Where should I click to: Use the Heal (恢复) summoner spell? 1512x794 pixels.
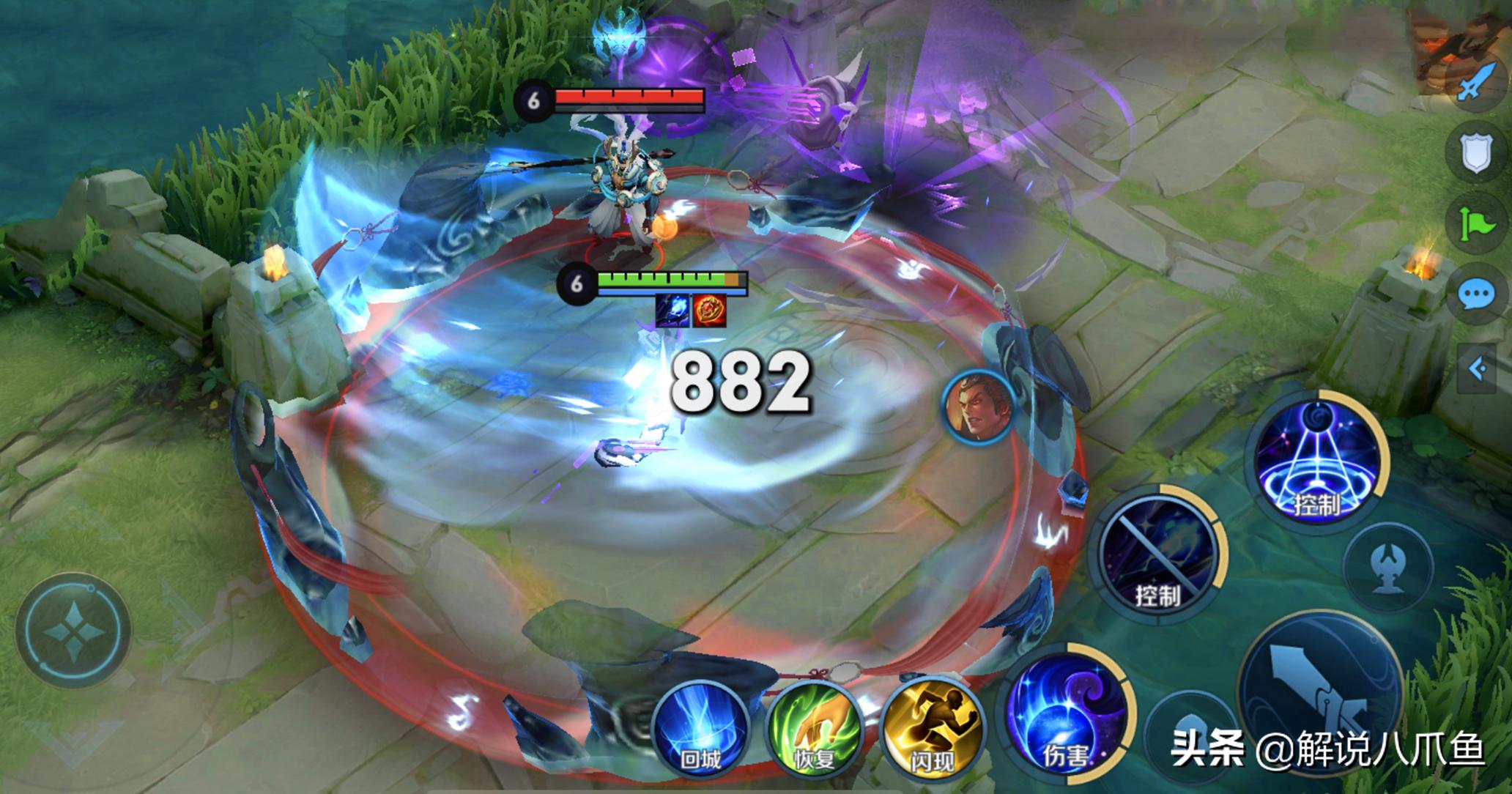[x=813, y=727]
